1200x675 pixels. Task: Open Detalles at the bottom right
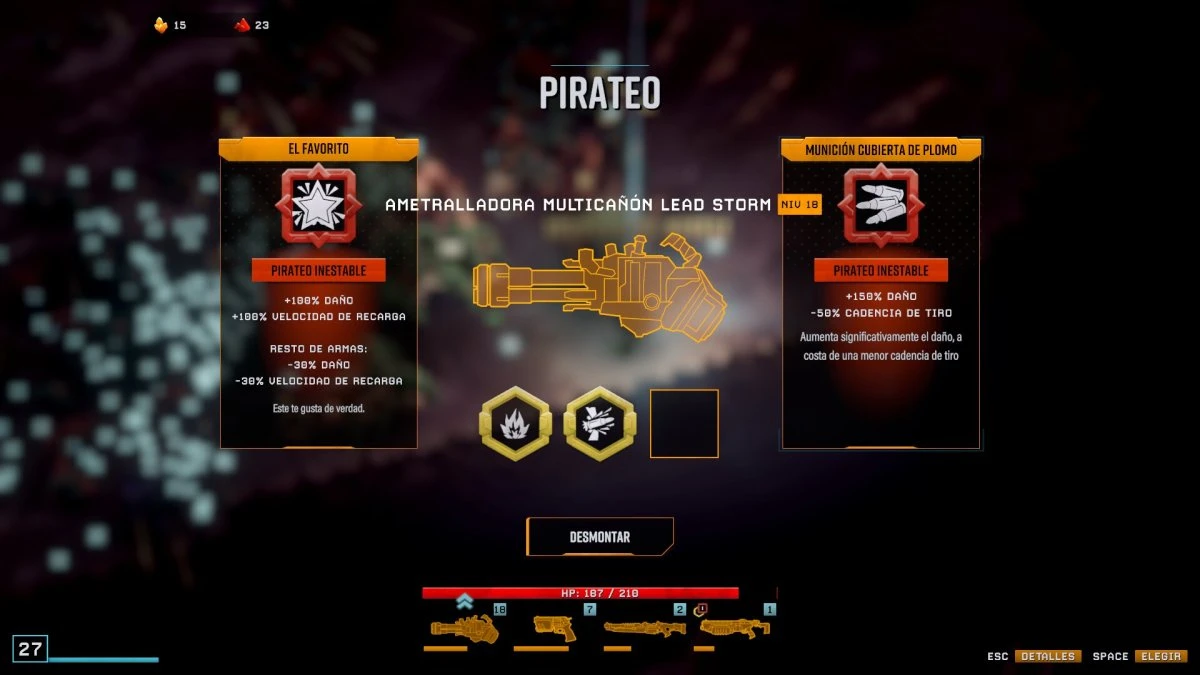1048,656
